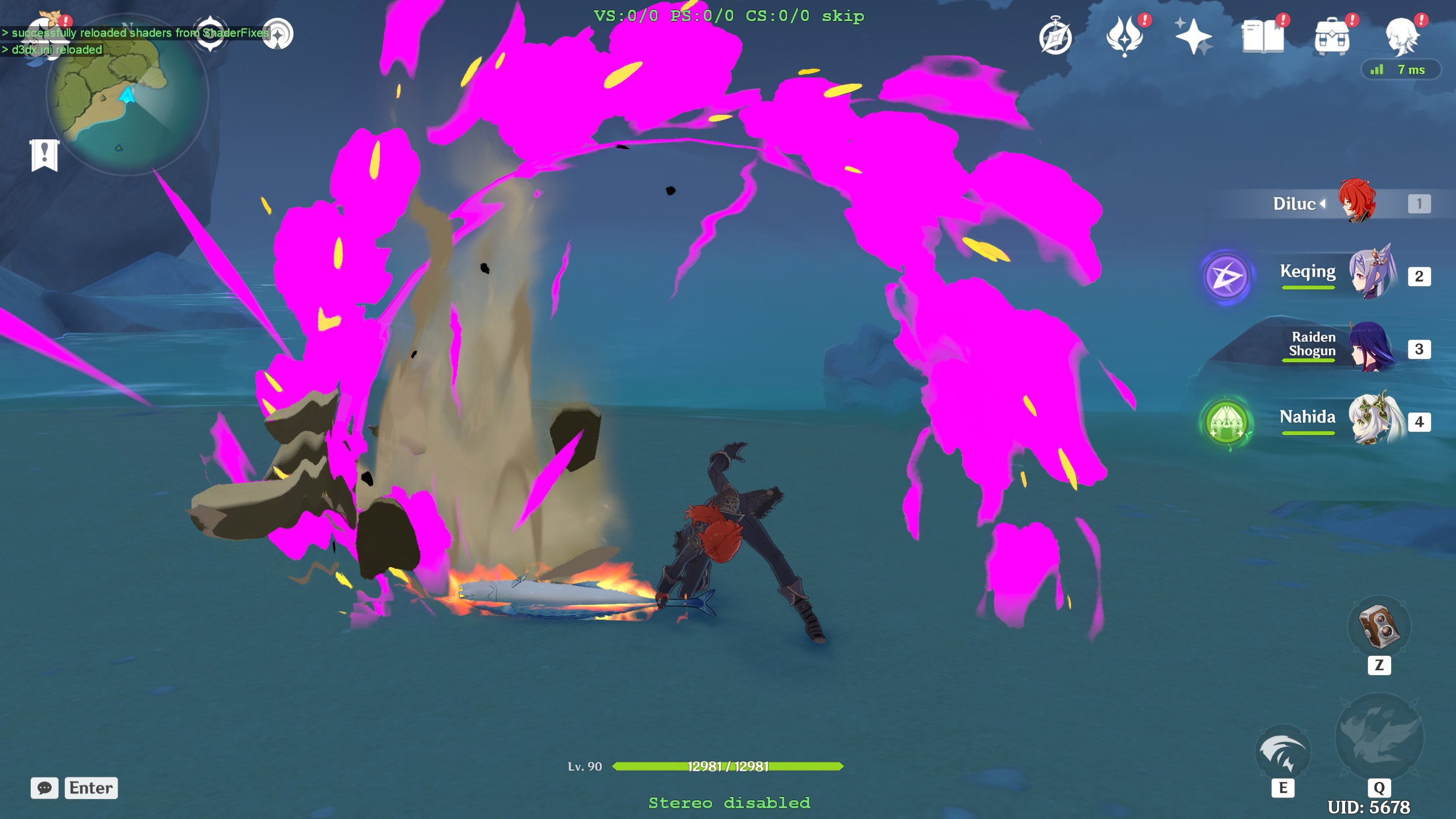Use elemental skill via the E claw icon

[1284, 751]
